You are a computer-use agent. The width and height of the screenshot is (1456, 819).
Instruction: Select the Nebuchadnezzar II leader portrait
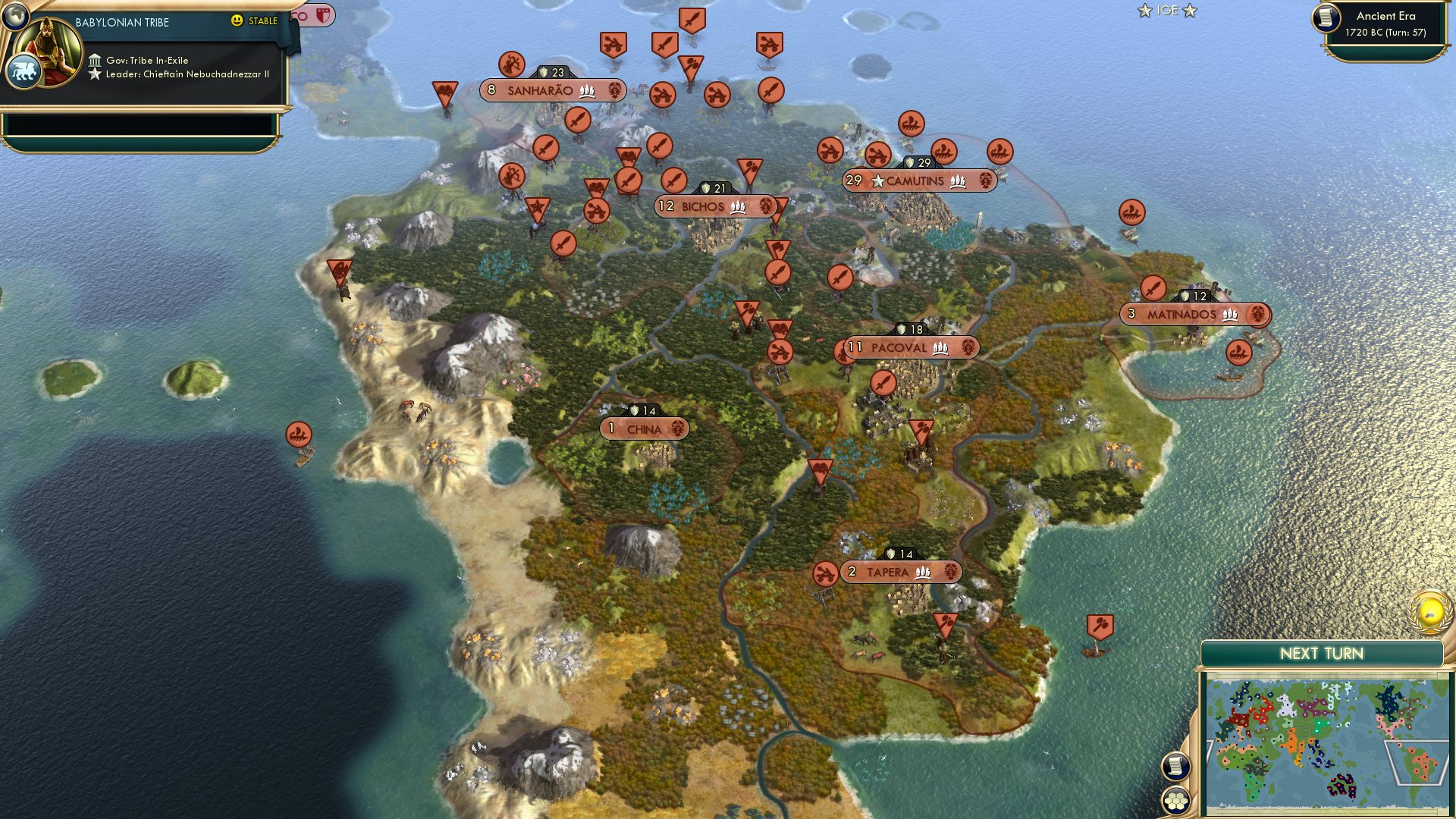(47, 53)
